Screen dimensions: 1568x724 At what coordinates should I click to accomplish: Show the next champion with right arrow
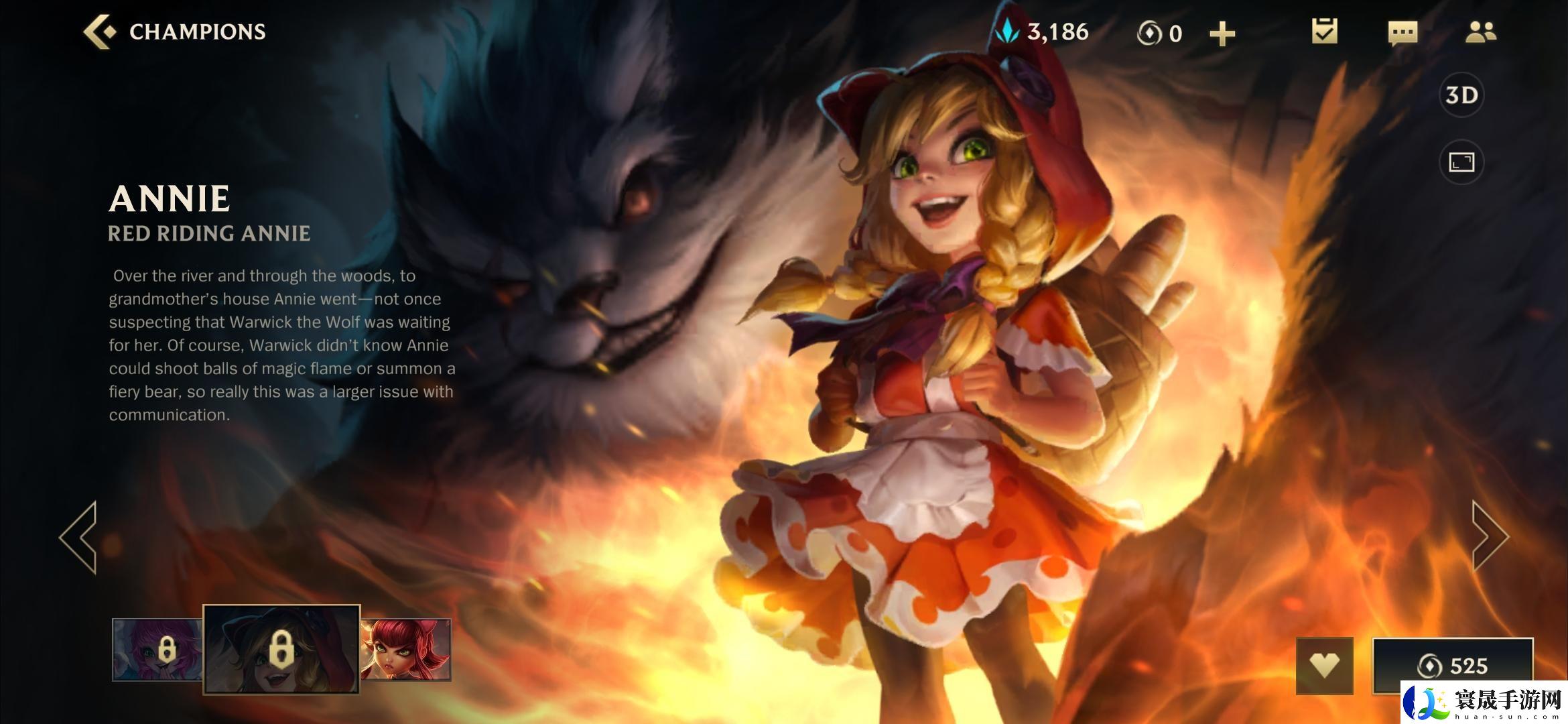tap(1489, 536)
